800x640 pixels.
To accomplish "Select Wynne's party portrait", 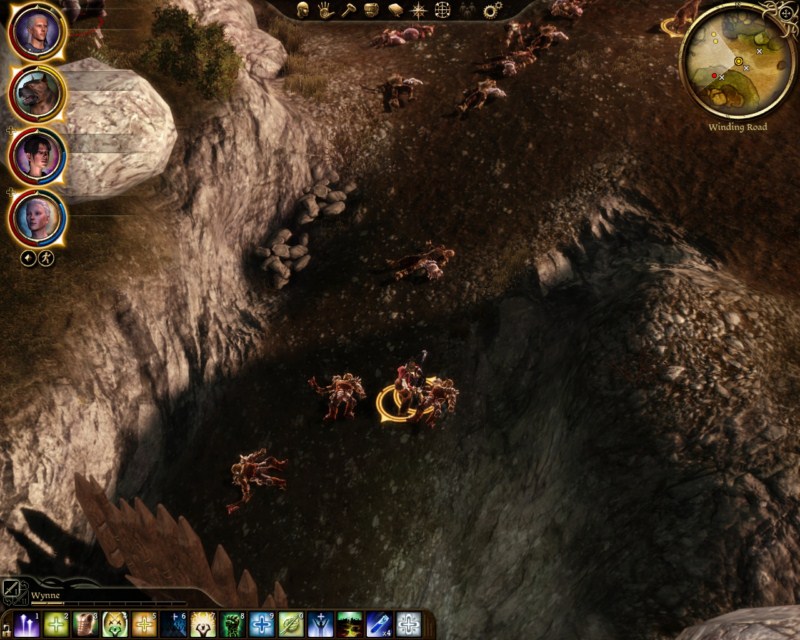I will pos(37,217).
